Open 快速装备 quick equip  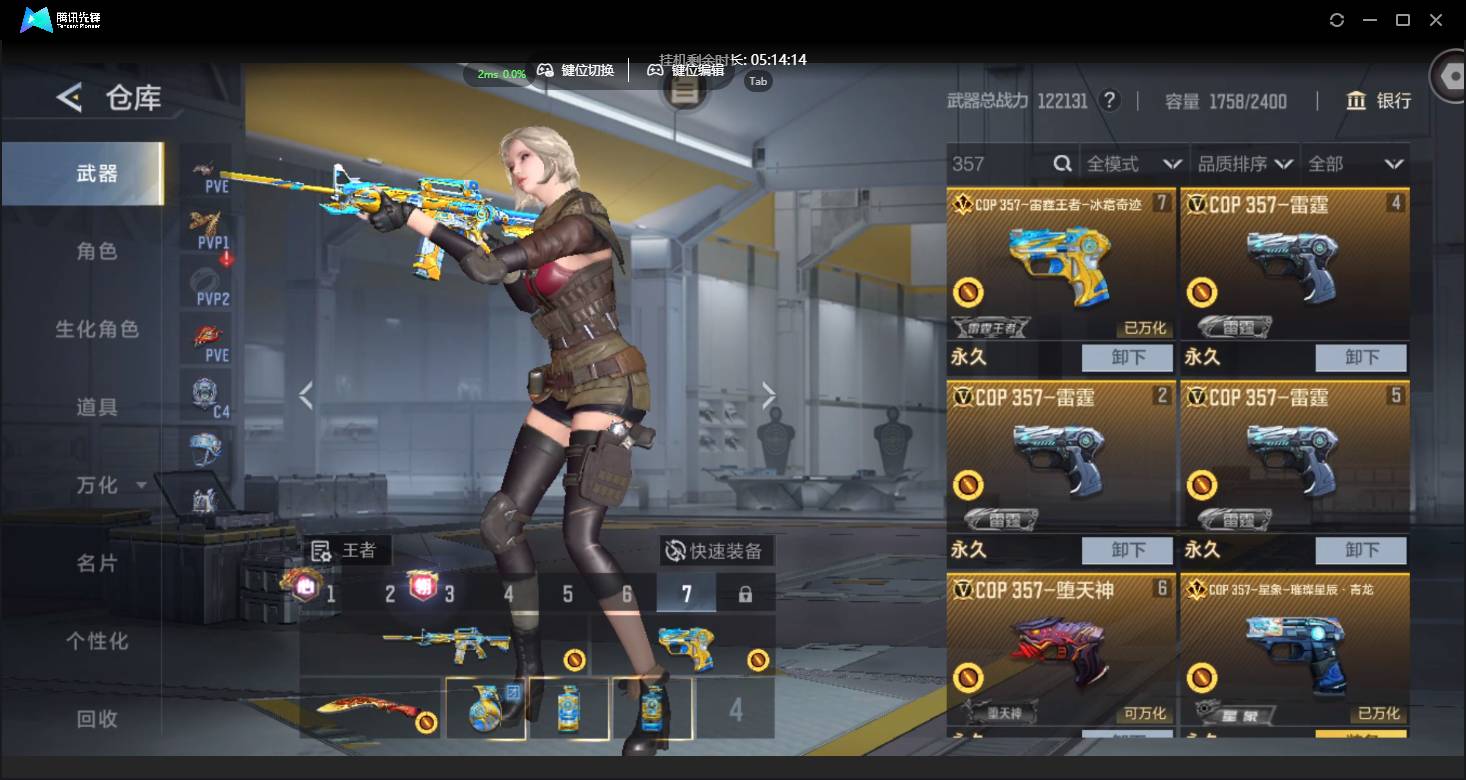pos(715,551)
